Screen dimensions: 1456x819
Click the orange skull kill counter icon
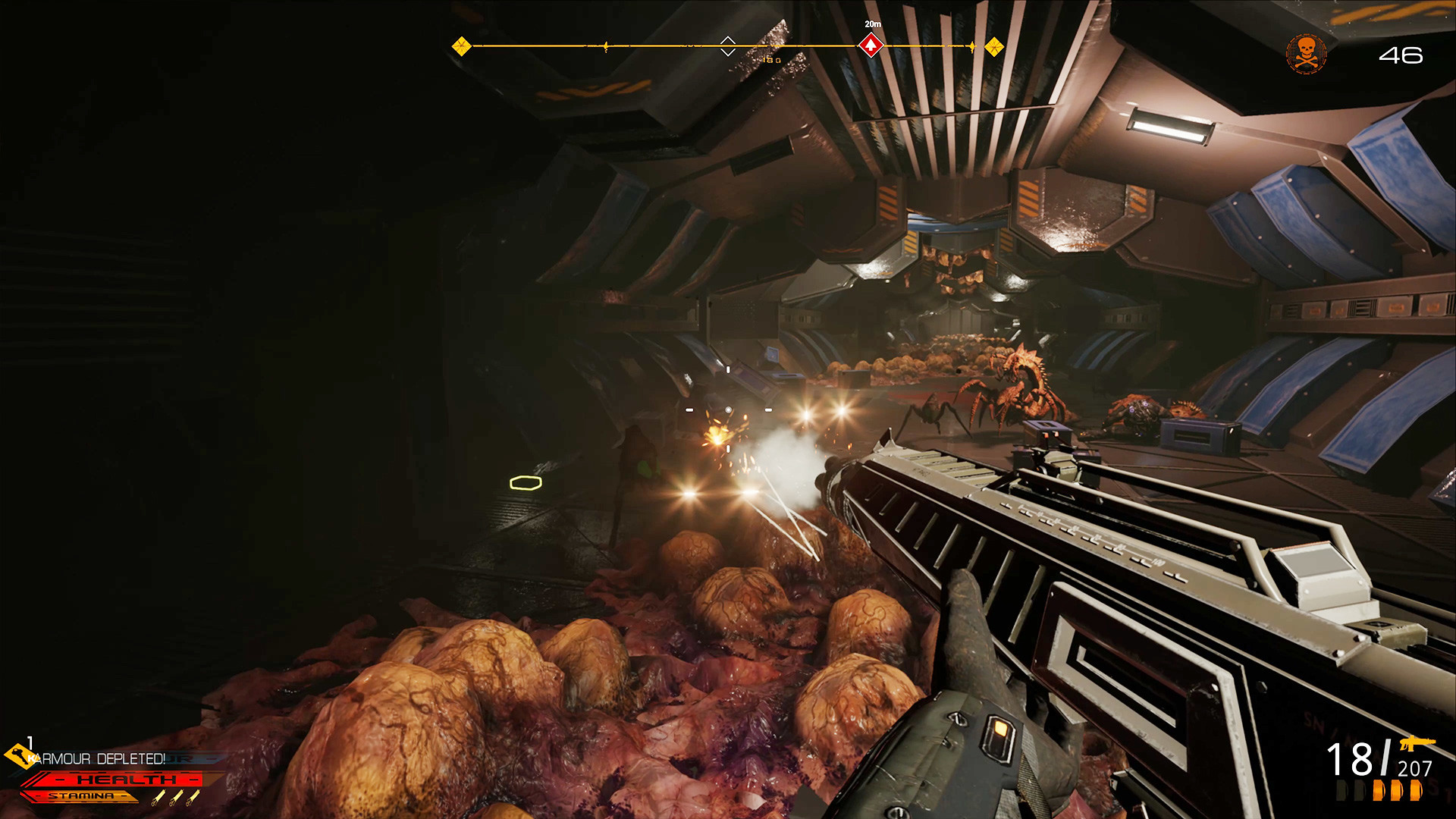click(1306, 54)
